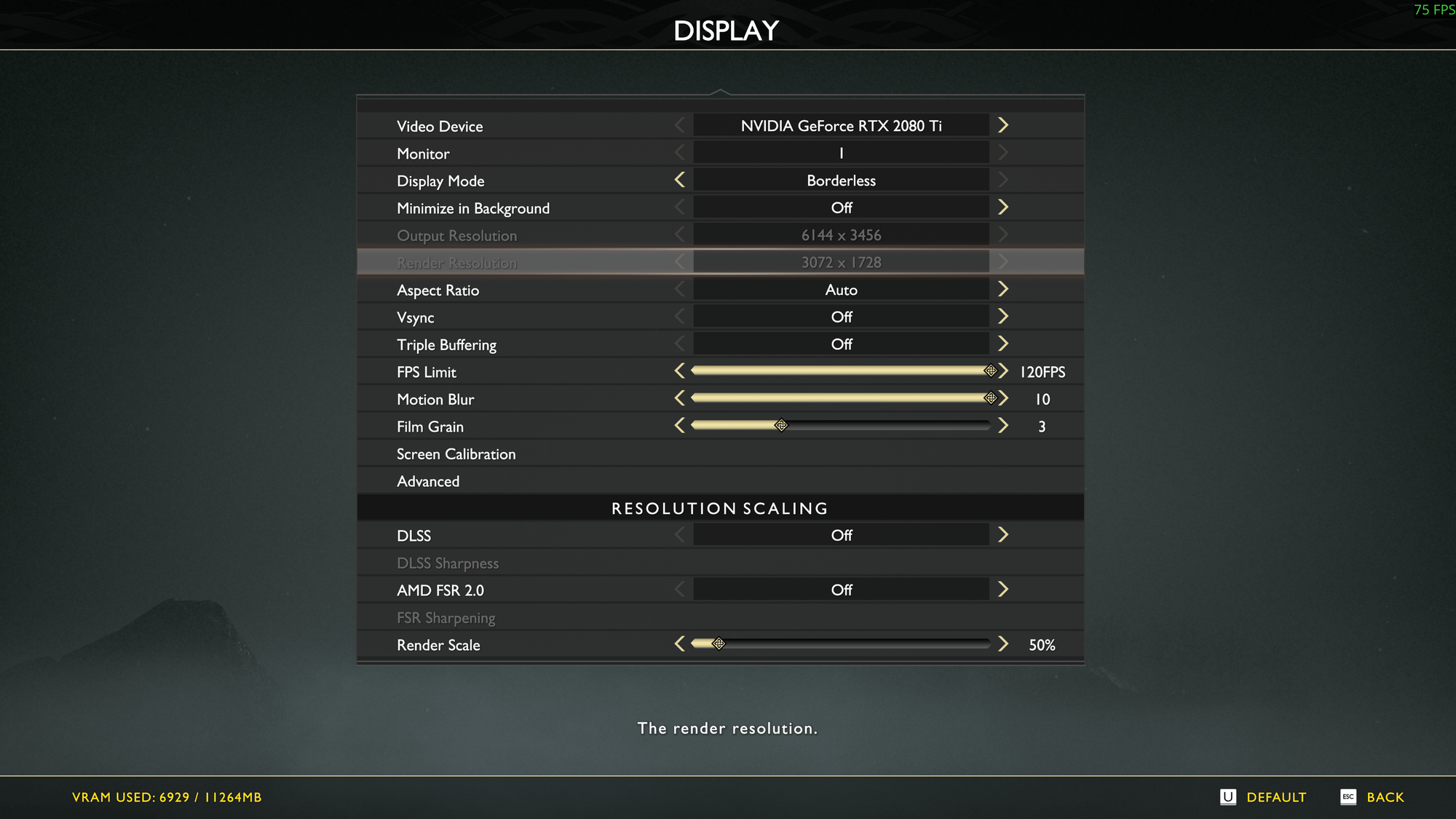Adjust the FPS Limit slider bar
The width and height of the screenshot is (1456, 819).
pos(841,371)
